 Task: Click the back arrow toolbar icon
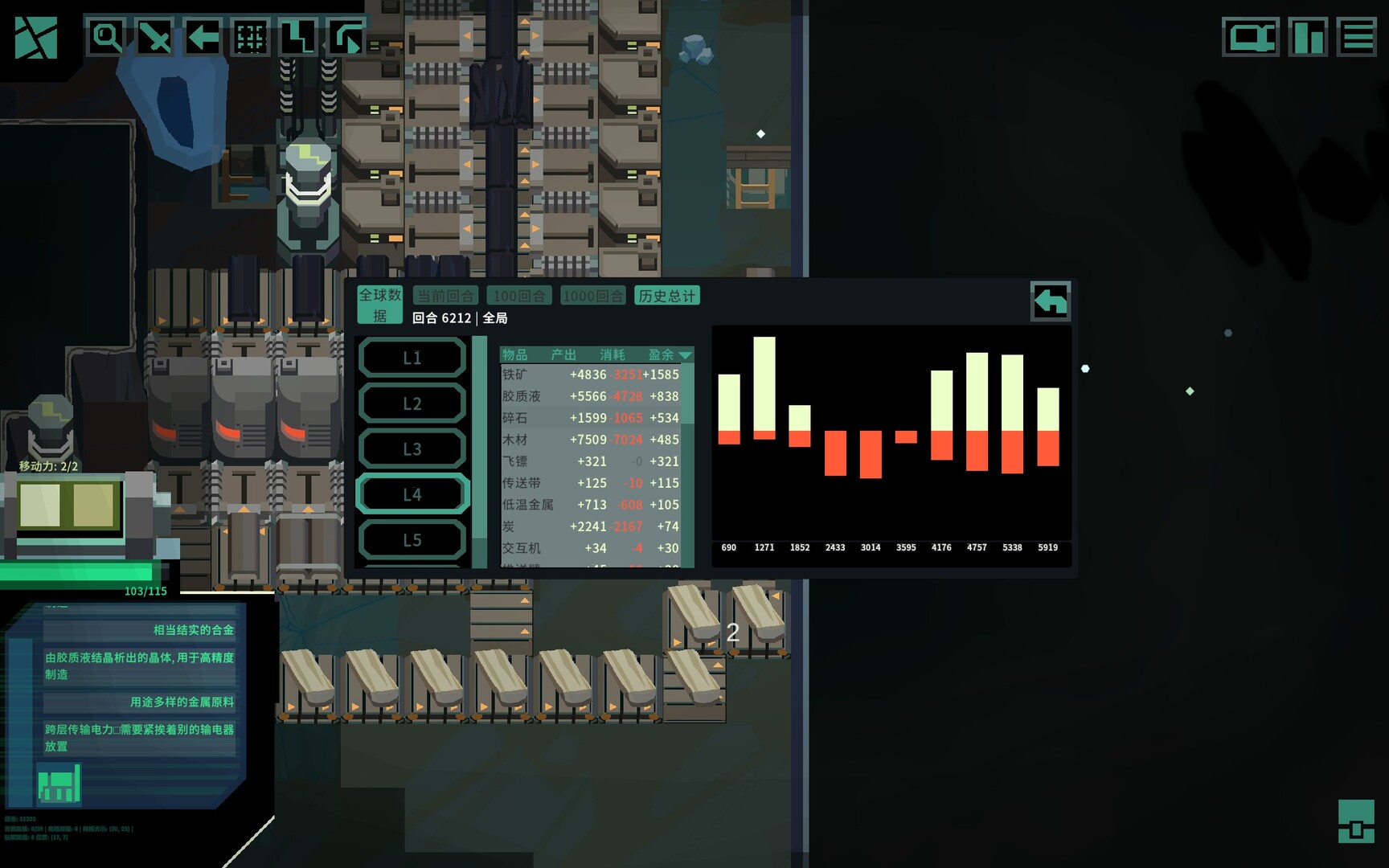tap(202, 36)
